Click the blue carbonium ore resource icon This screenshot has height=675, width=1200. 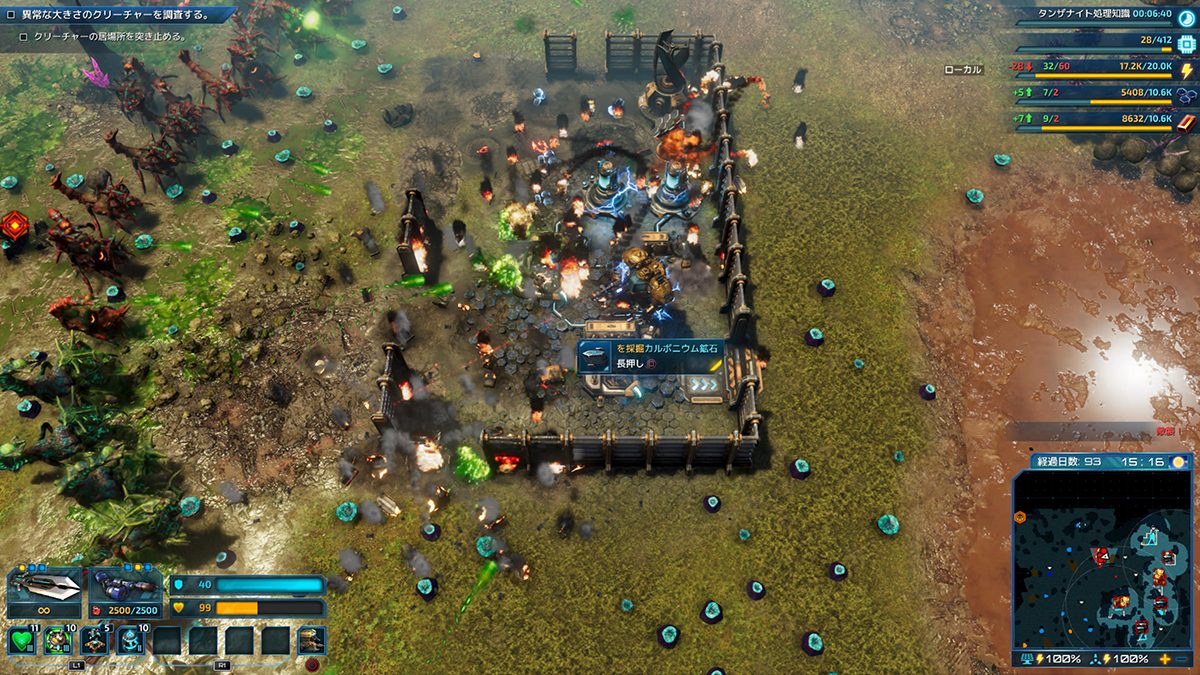[x=1187, y=95]
